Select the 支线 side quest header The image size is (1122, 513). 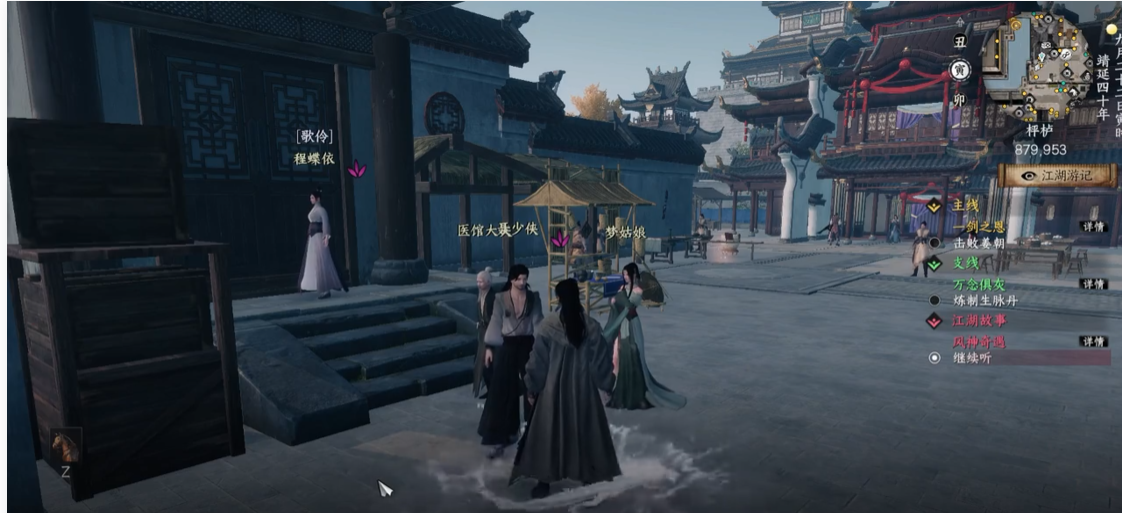point(964,264)
